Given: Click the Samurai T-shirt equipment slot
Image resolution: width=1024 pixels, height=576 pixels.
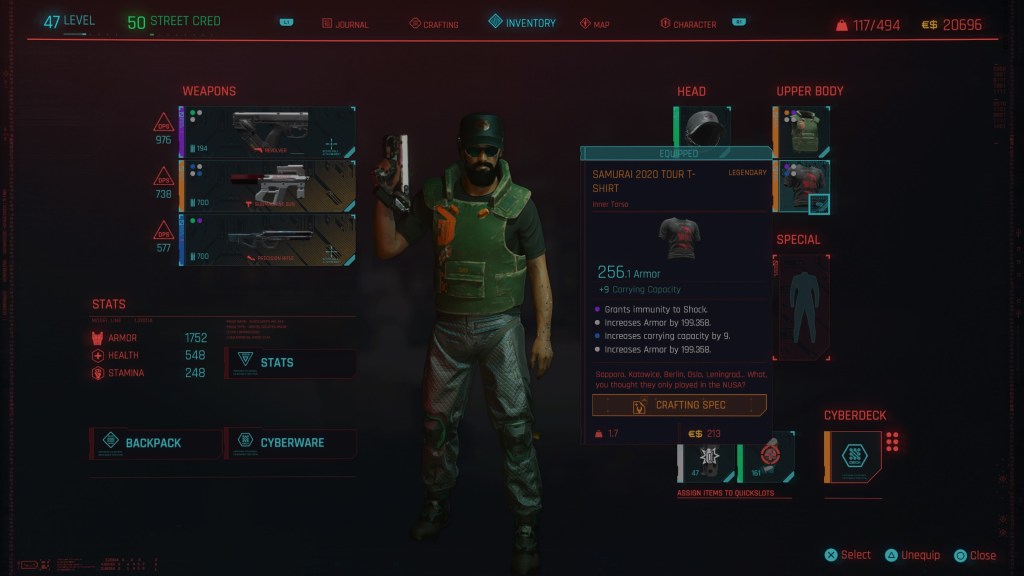Looking at the screenshot, I should 802,186.
